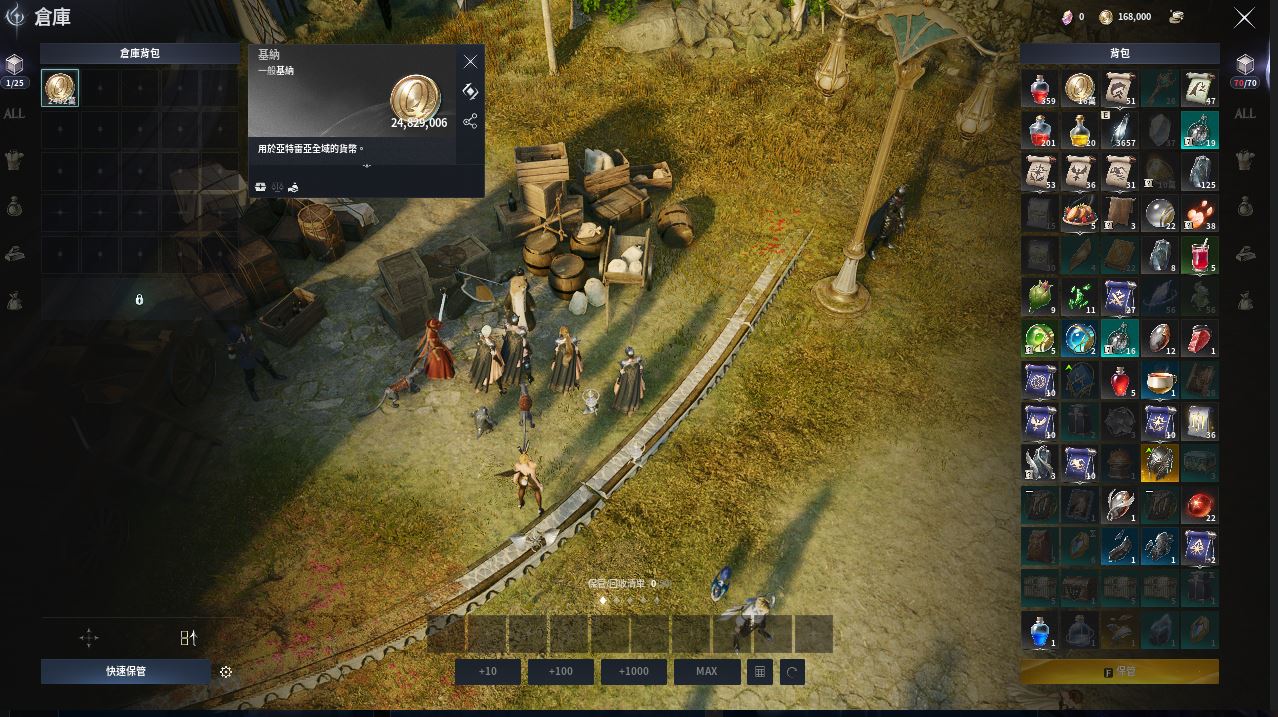Reset the deposit quantity

[792, 672]
